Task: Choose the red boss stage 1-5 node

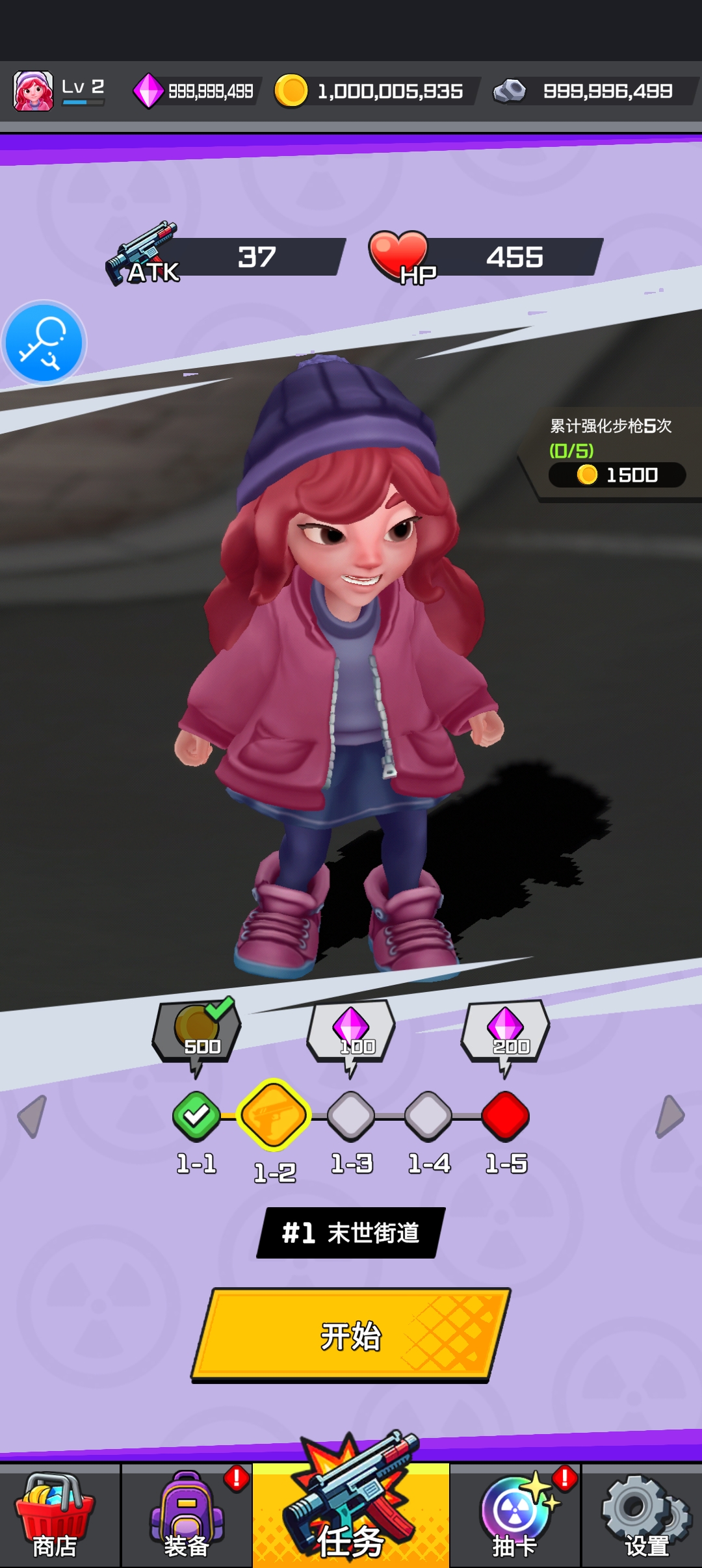Action: pos(506,1116)
